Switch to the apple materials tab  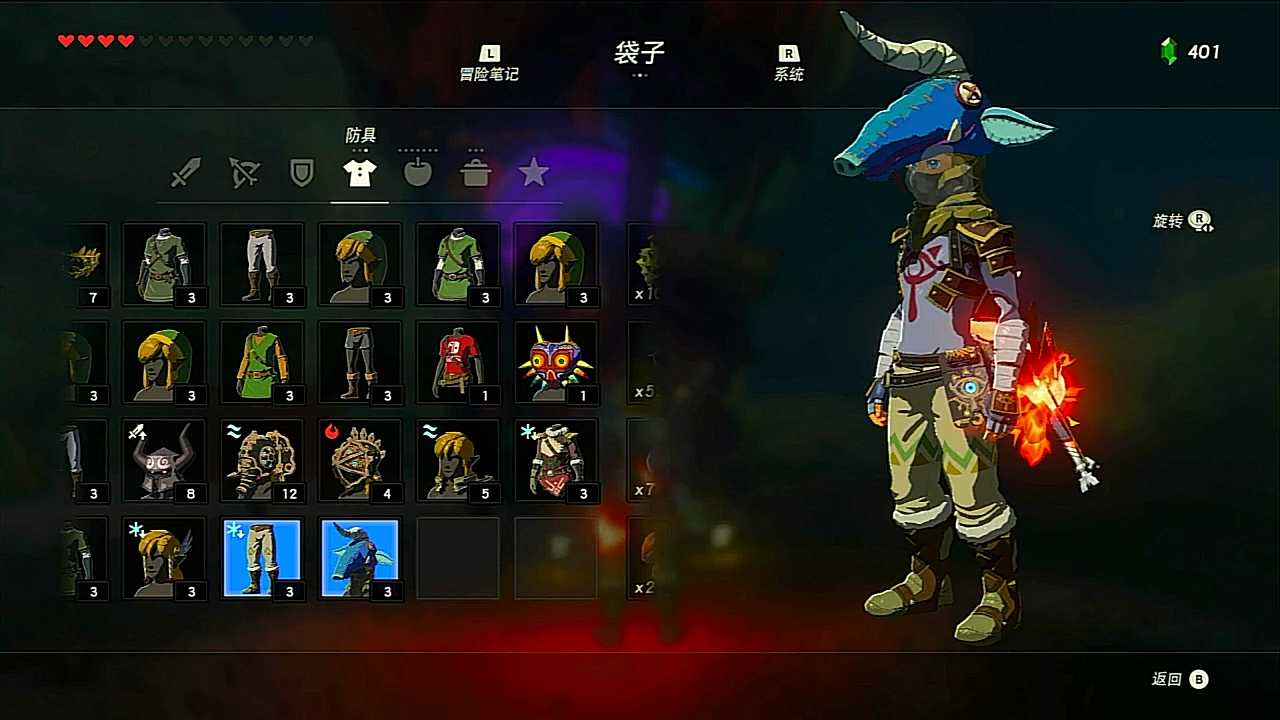tap(418, 174)
